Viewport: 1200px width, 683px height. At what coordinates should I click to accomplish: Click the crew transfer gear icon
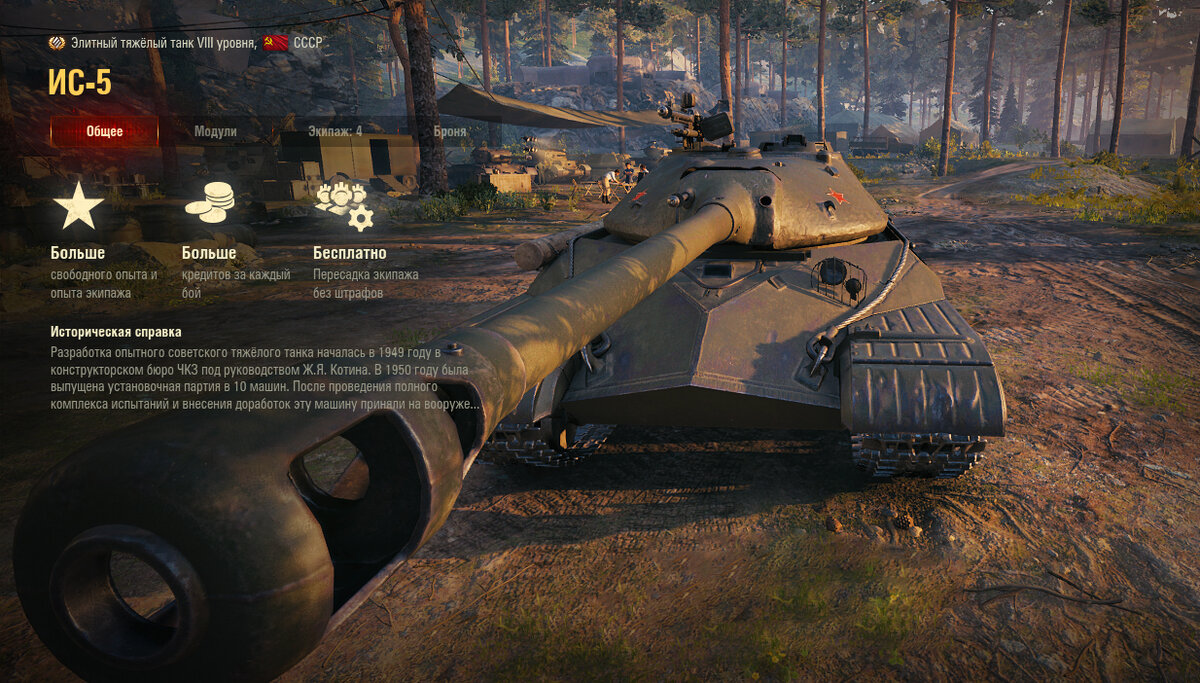click(344, 204)
